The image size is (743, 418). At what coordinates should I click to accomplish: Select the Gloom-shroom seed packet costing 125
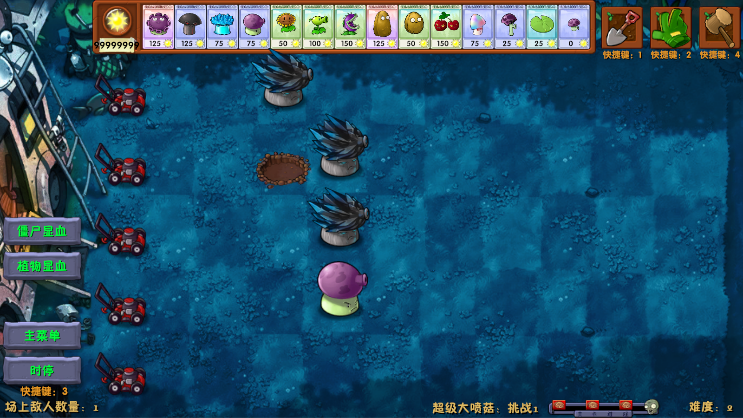[x=158, y=27]
